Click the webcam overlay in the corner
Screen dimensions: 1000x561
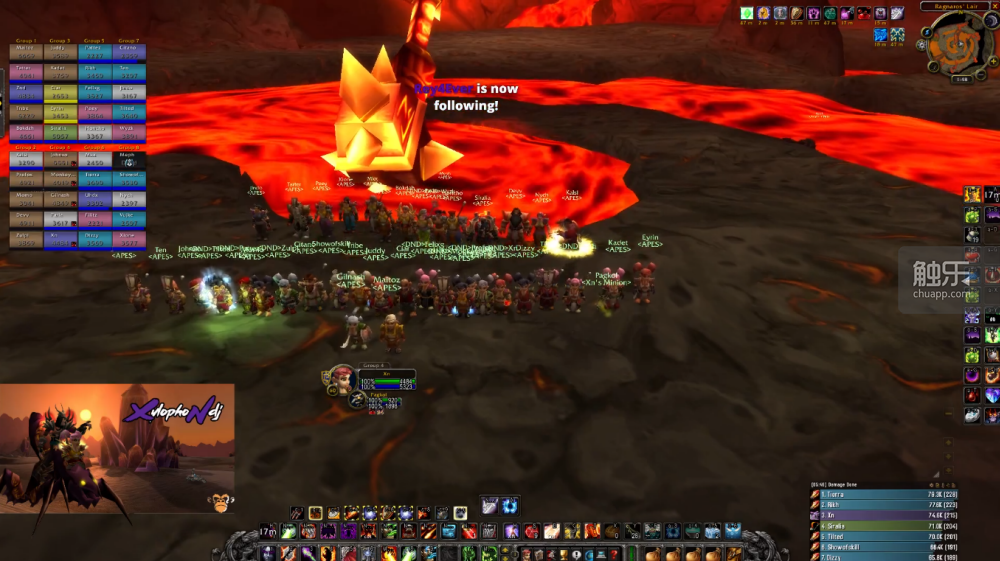coord(117,449)
